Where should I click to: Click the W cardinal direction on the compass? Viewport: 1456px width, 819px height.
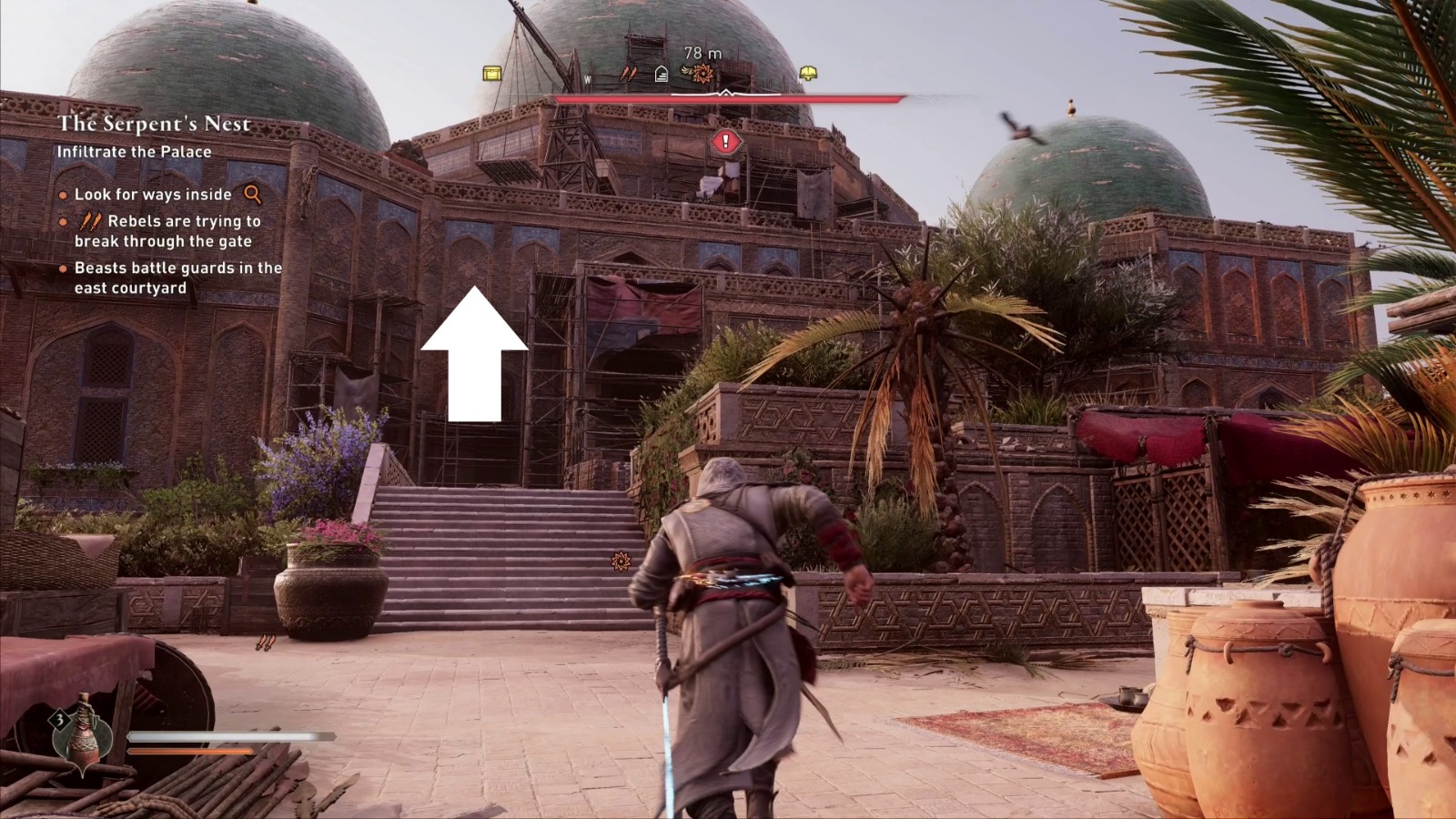pyautogui.click(x=587, y=80)
